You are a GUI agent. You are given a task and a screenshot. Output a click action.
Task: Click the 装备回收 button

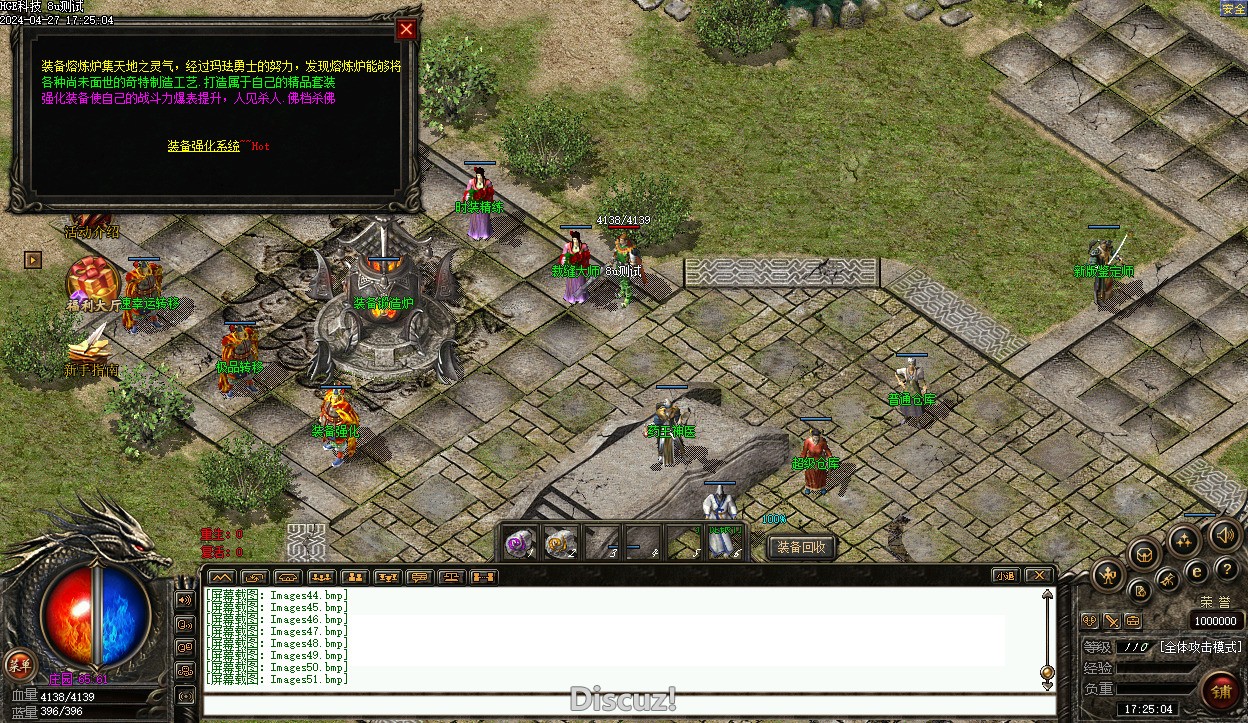pyautogui.click(x=802, y=547)
